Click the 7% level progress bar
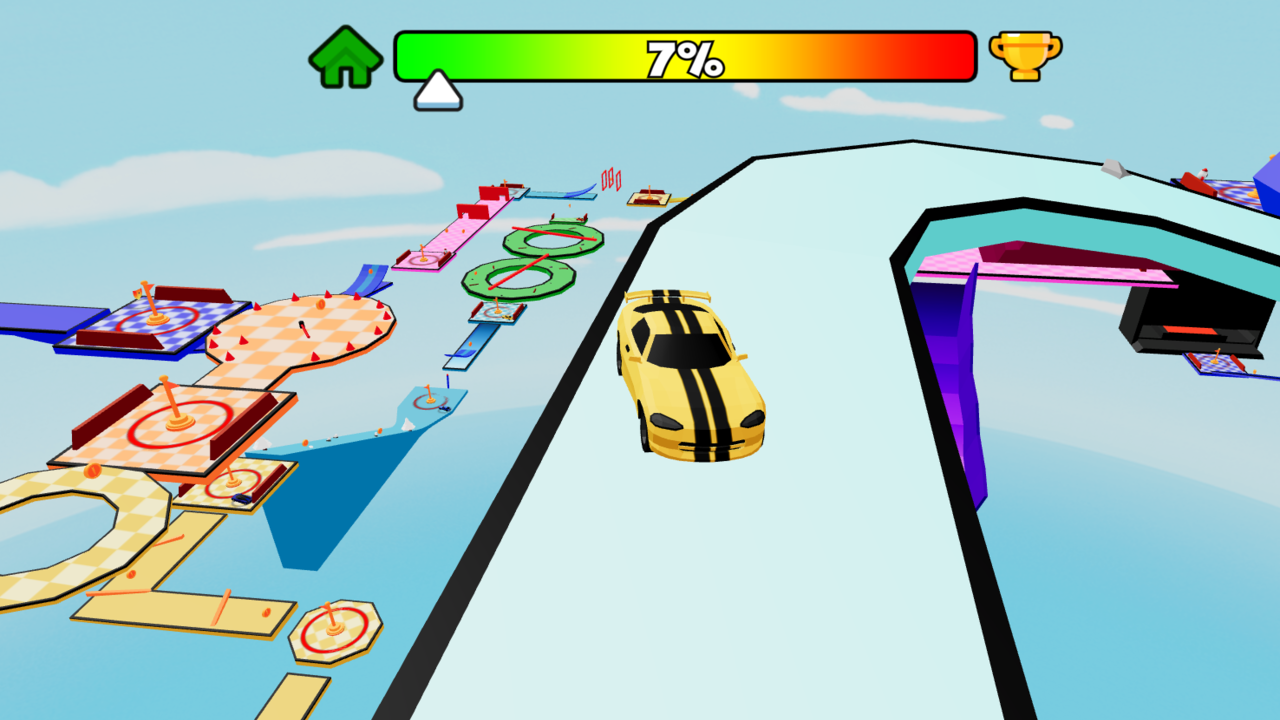 click(684, 57)
